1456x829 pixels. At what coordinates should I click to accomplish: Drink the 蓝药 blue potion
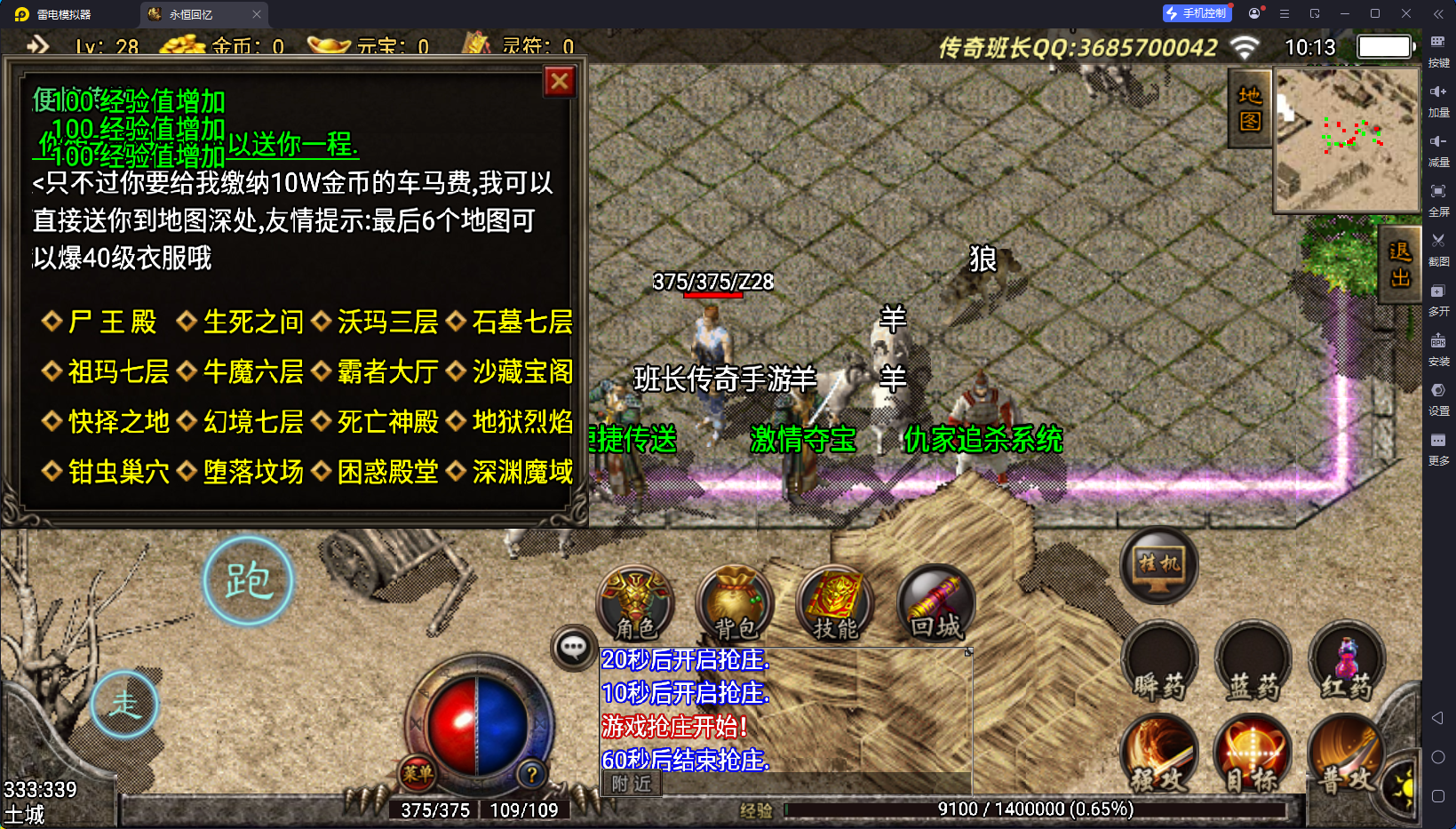[1253, 659]
